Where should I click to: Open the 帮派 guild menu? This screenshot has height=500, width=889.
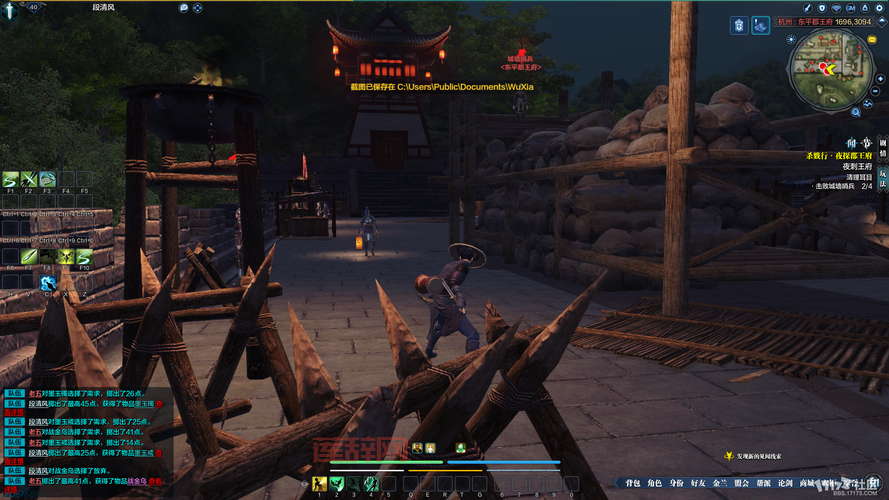(764, 483)
